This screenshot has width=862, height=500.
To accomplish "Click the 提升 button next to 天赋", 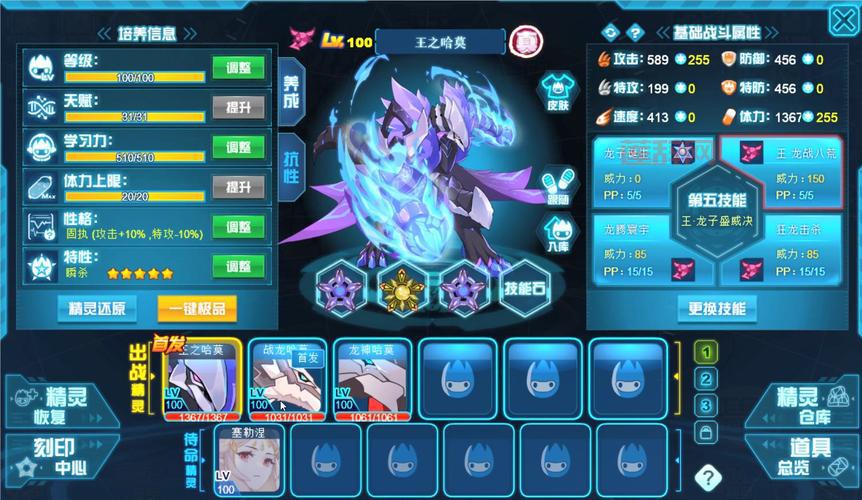I will point(238,108).
